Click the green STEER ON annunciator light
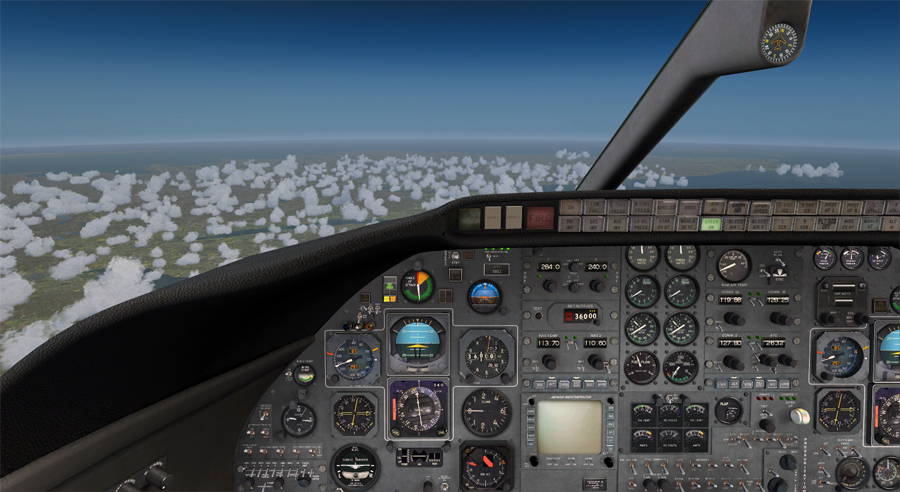The height and width of the screenshot is (492, 900). pos(712,225)
